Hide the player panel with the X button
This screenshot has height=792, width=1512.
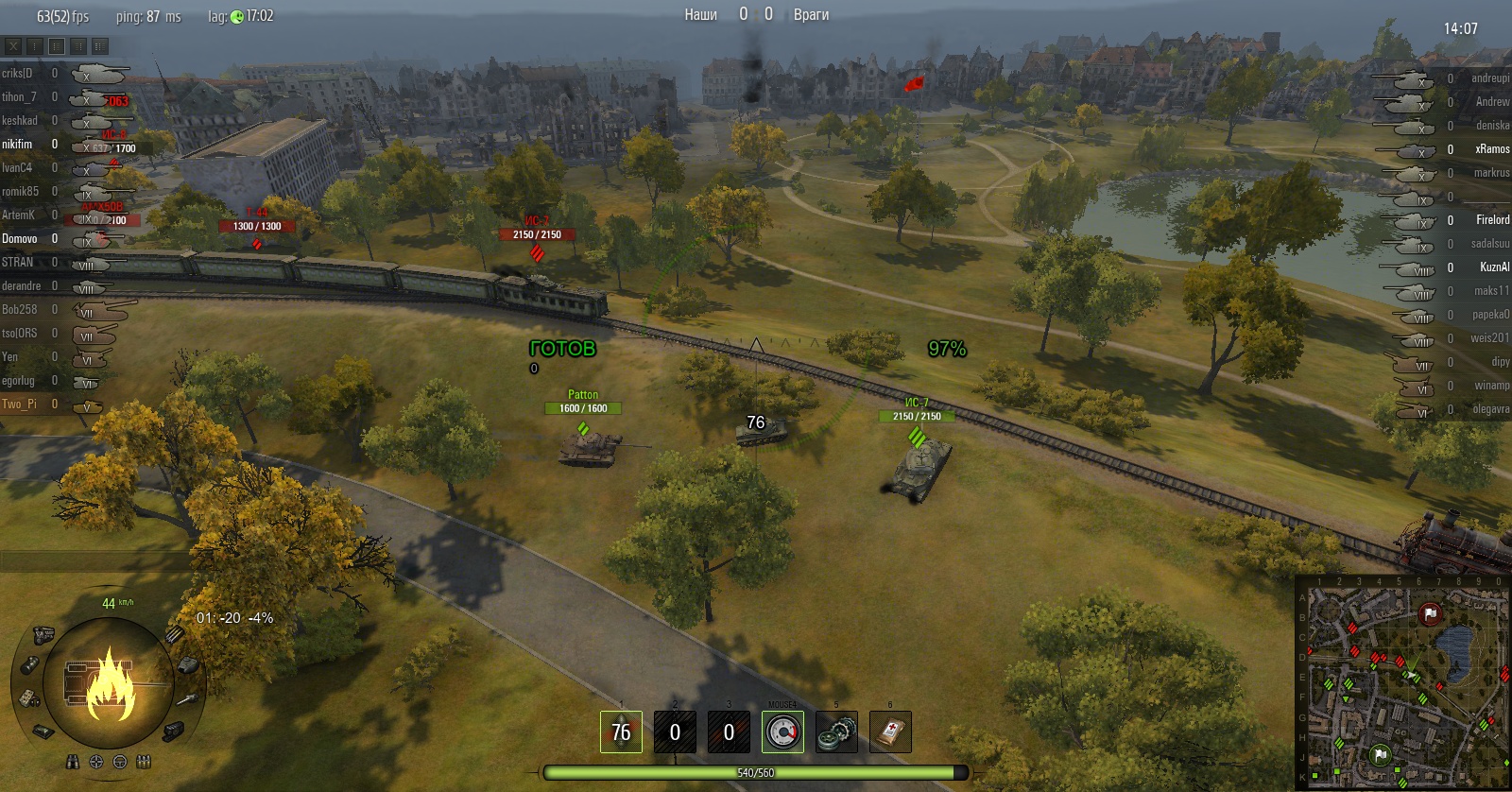click(x=13, y=45)
